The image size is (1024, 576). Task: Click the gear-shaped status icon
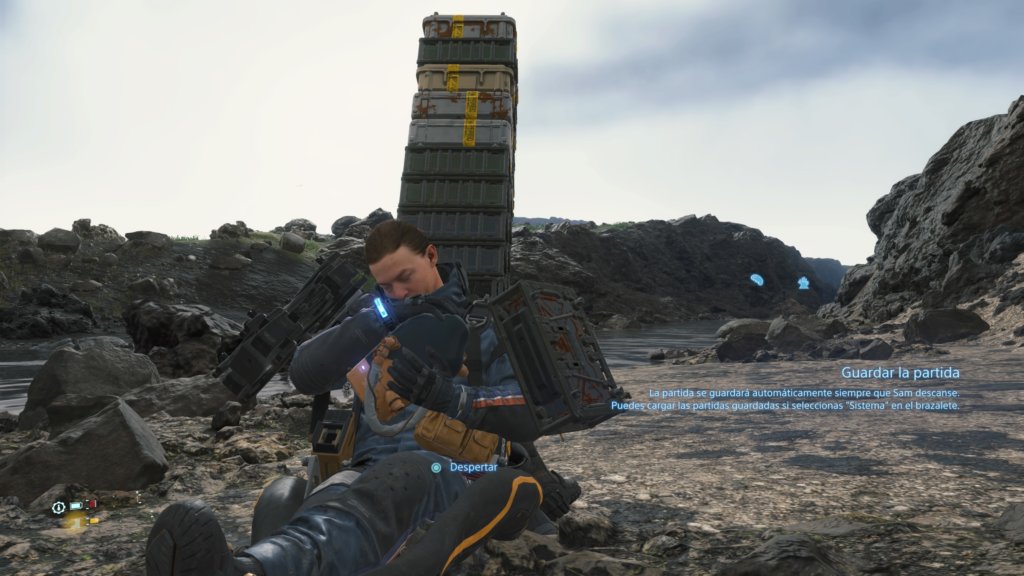coord(59,507)
